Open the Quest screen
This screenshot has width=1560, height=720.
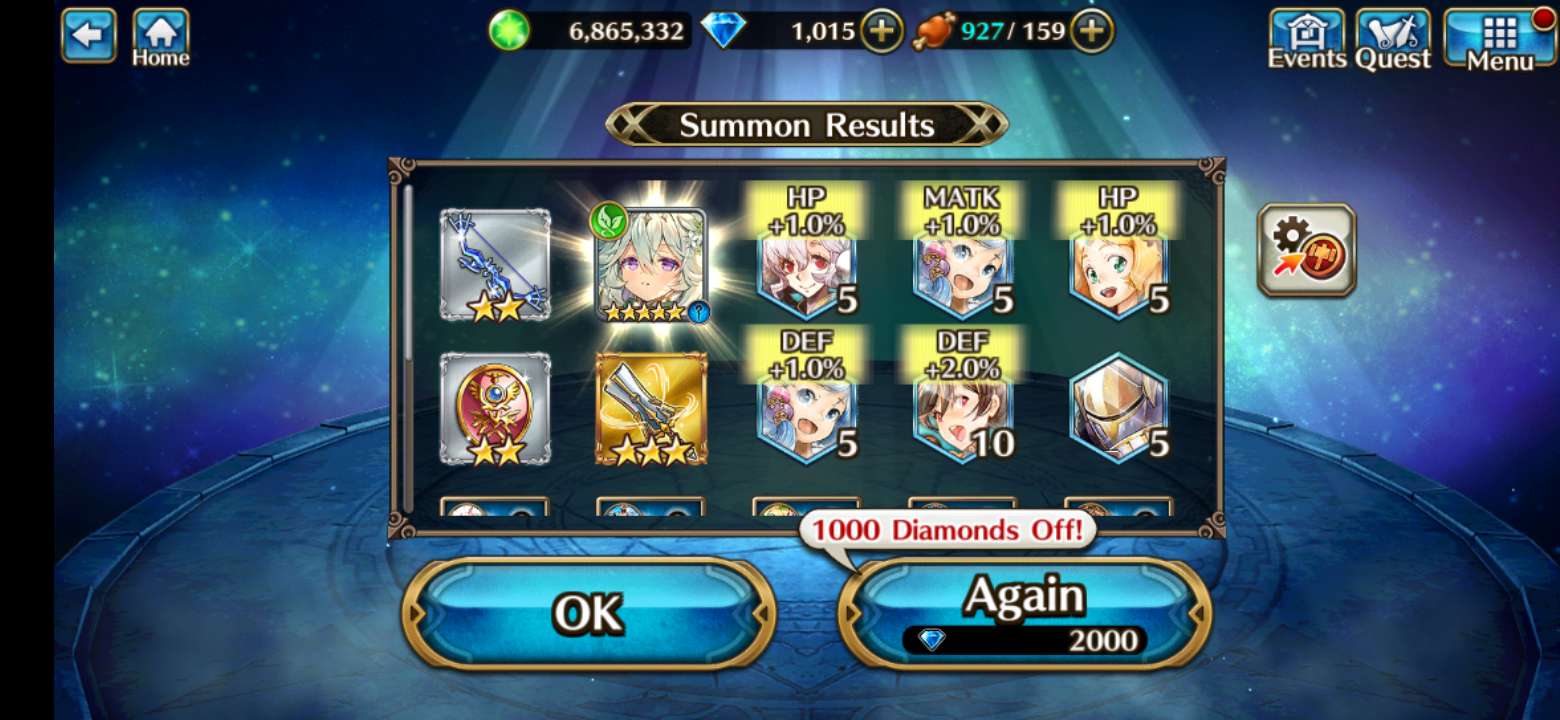[1392, 39]
